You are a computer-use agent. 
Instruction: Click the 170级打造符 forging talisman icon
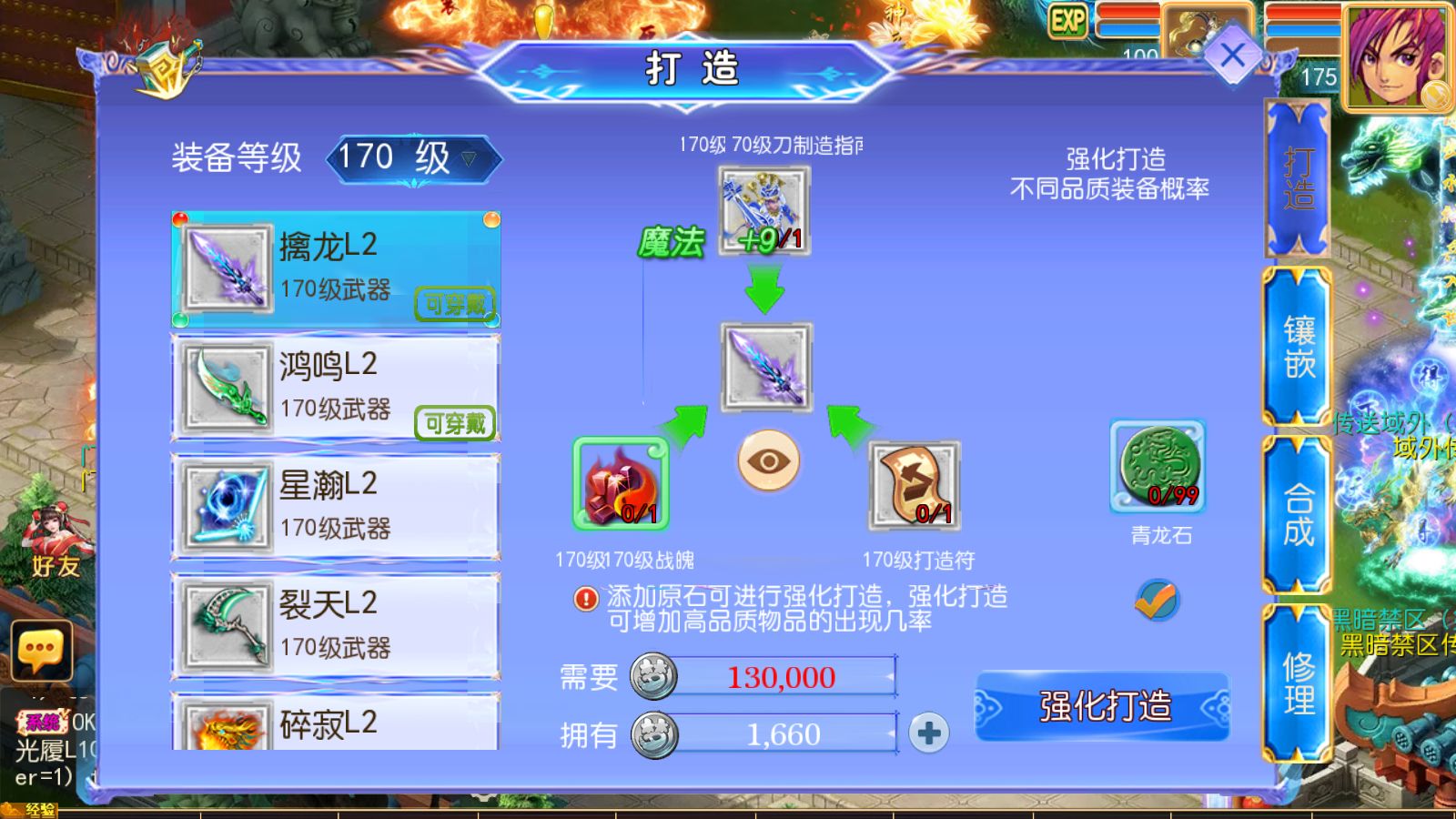[915, 487]
